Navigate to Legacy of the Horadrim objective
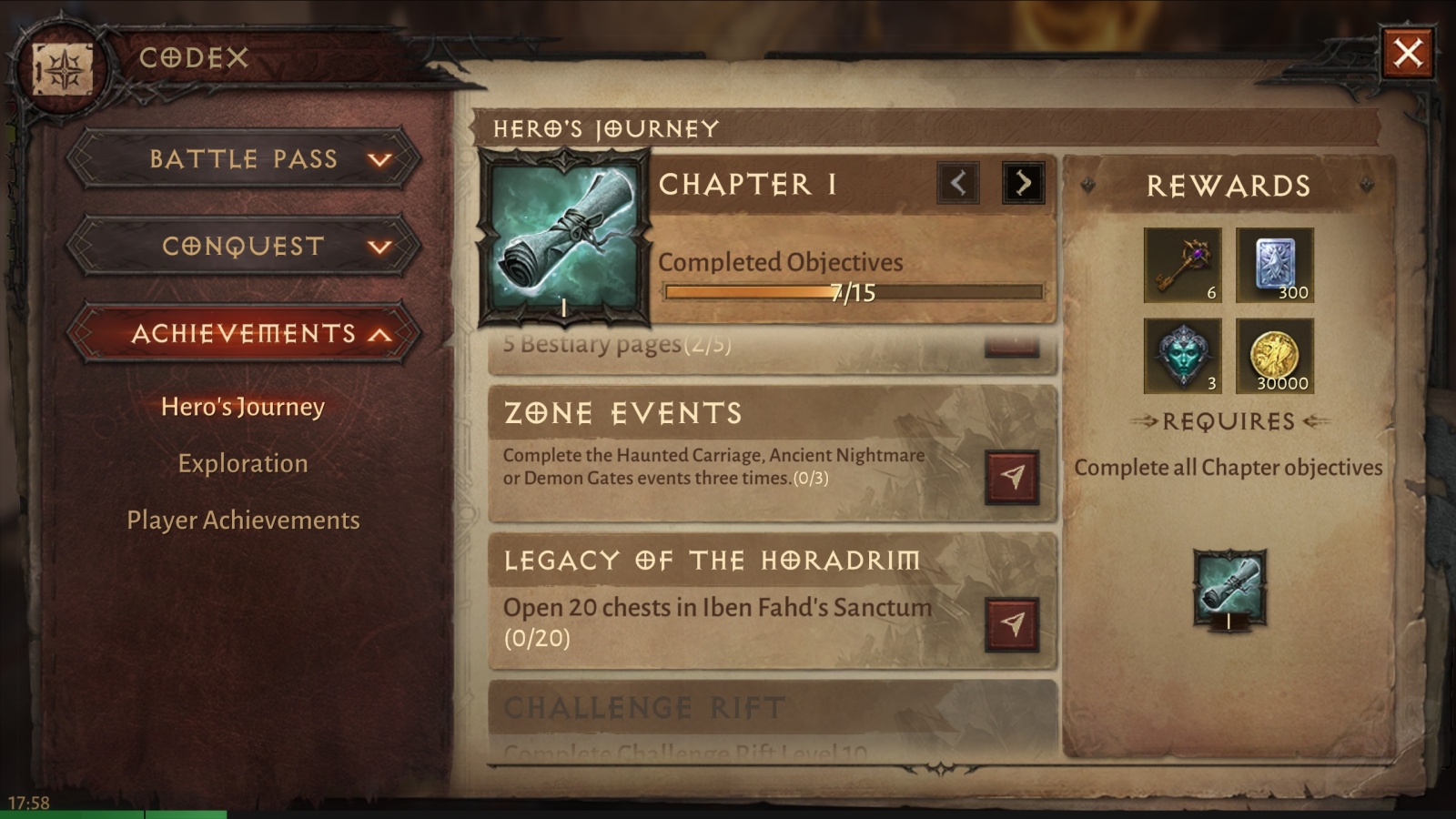Viewport: 1456px width, 819px height. pyautogui.click(x=1012, y=624)
